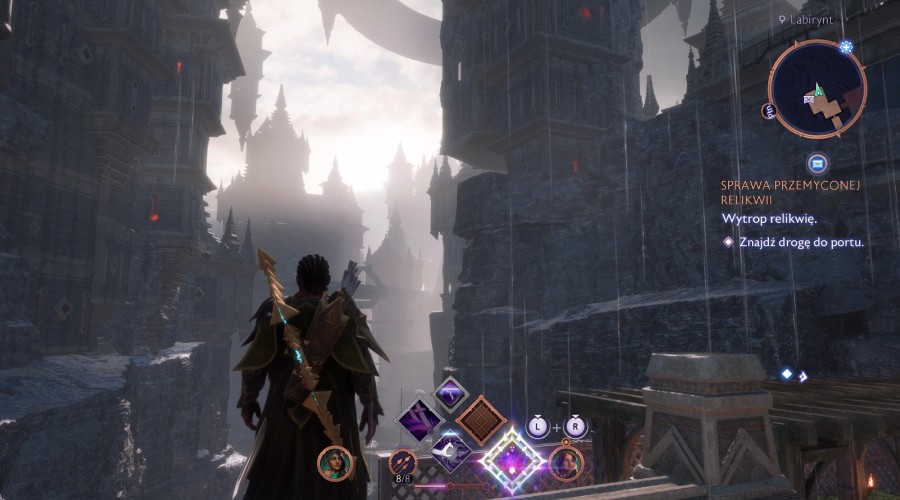This screenshot has width=900, height=500.
Task: Click the blue quest icon under the minimap
Action: point(817,163)
